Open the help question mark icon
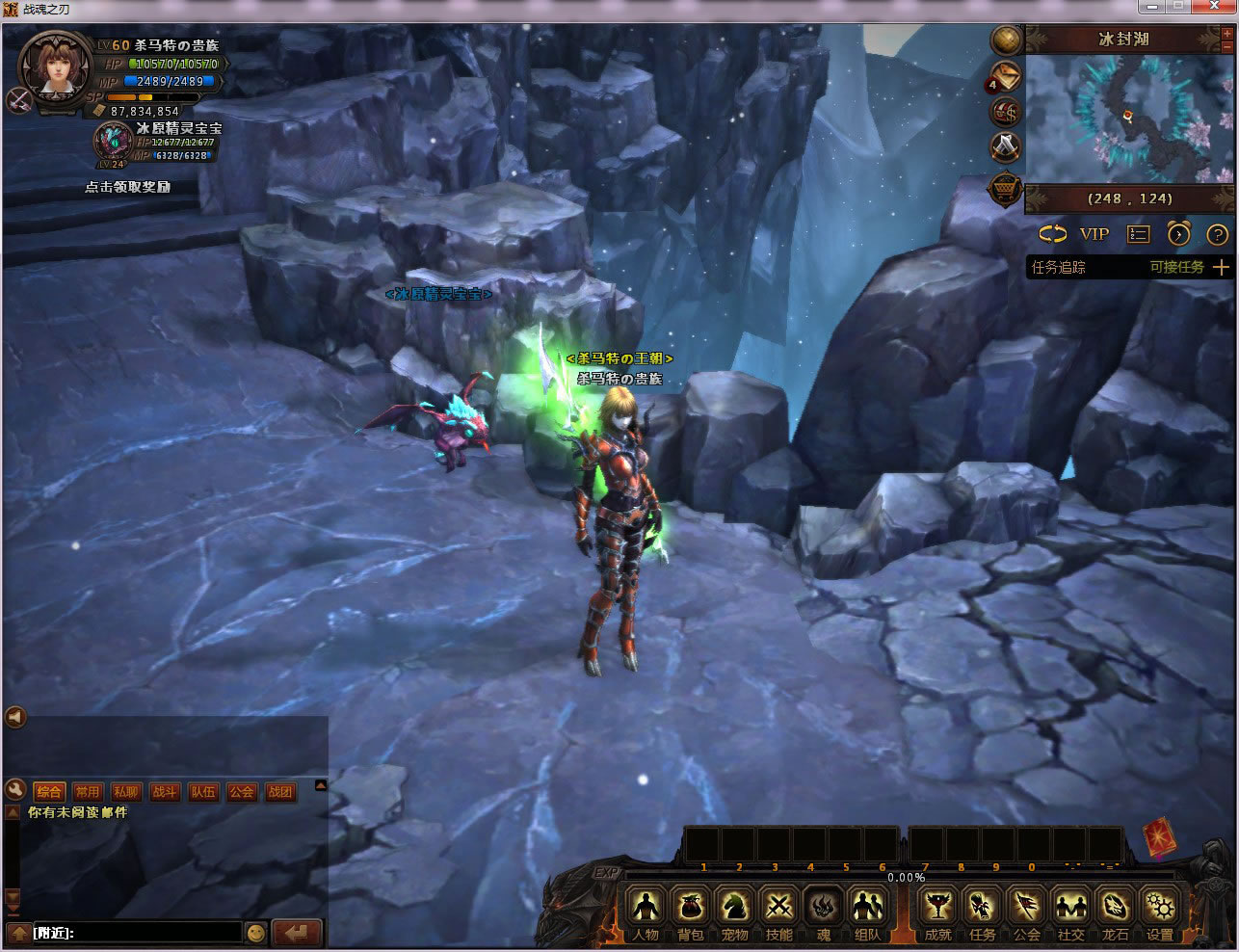The height and width of the screenshot is (952, 1239). pyautogui.click(x=1217, y=234)
